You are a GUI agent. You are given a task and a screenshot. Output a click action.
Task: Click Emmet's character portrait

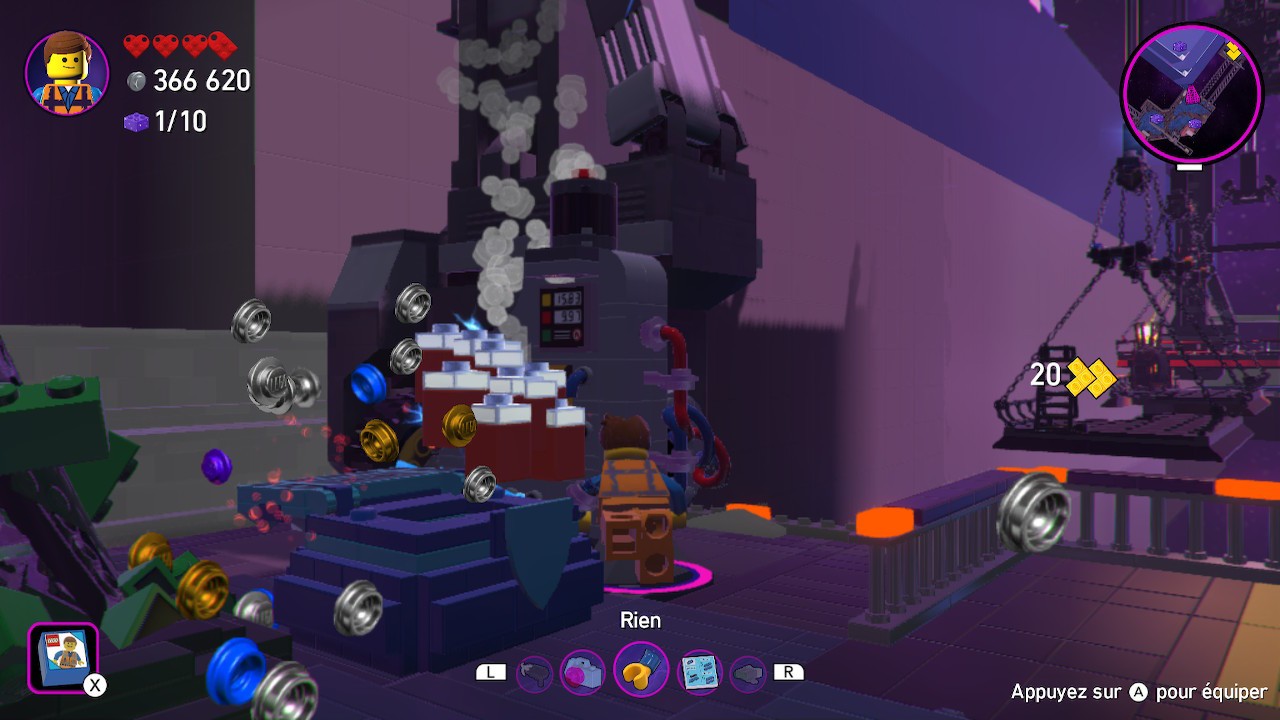pos(67,73)
